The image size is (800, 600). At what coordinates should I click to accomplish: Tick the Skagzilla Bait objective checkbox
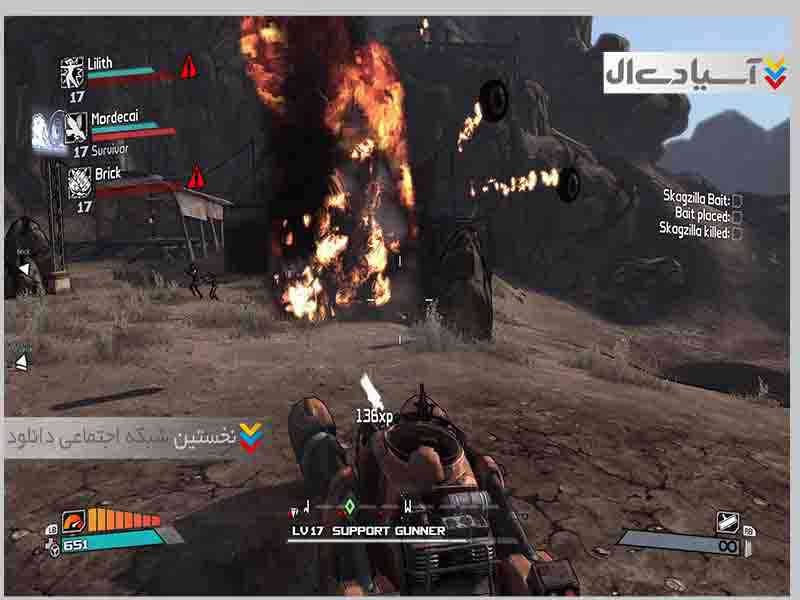(x=737, y=200)
